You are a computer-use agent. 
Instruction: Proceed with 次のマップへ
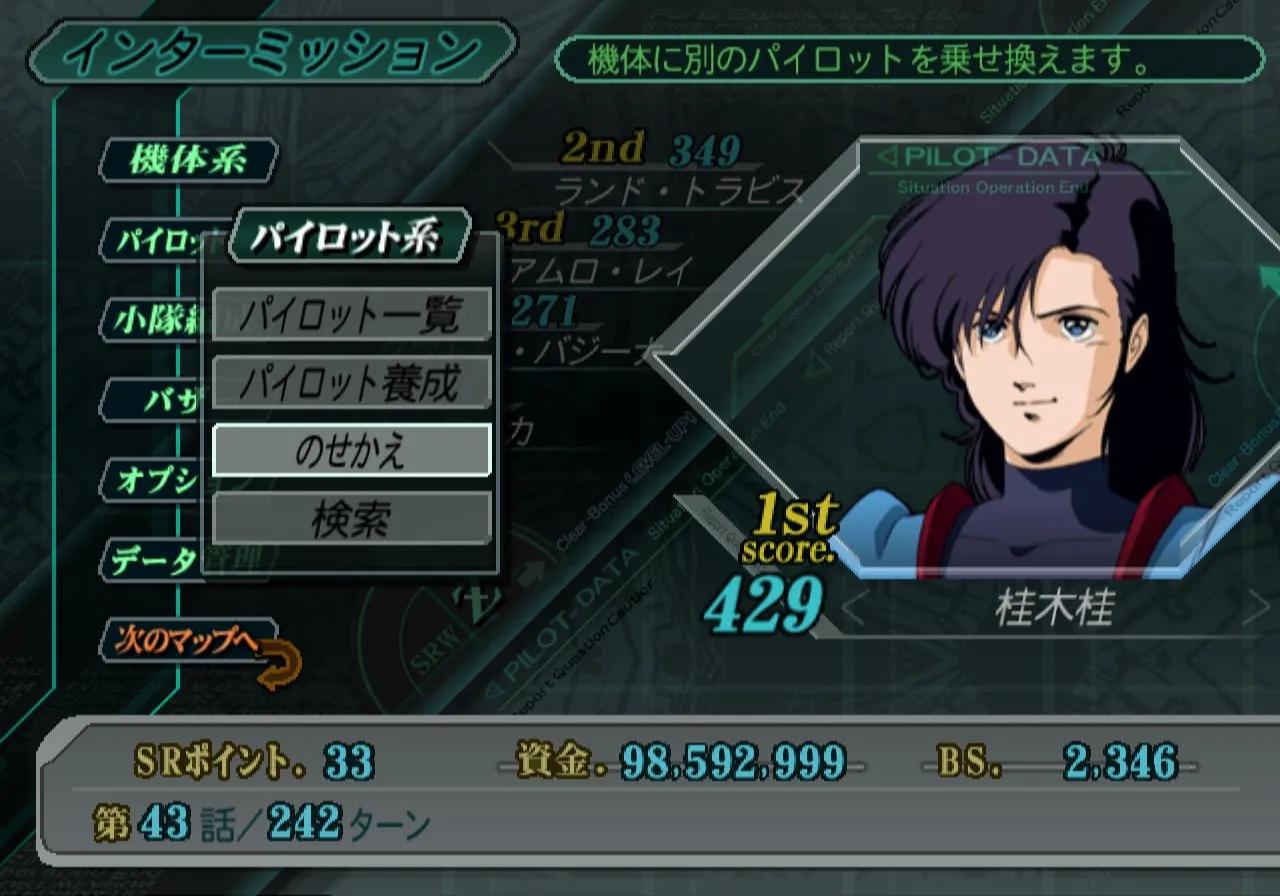[188, 641]
